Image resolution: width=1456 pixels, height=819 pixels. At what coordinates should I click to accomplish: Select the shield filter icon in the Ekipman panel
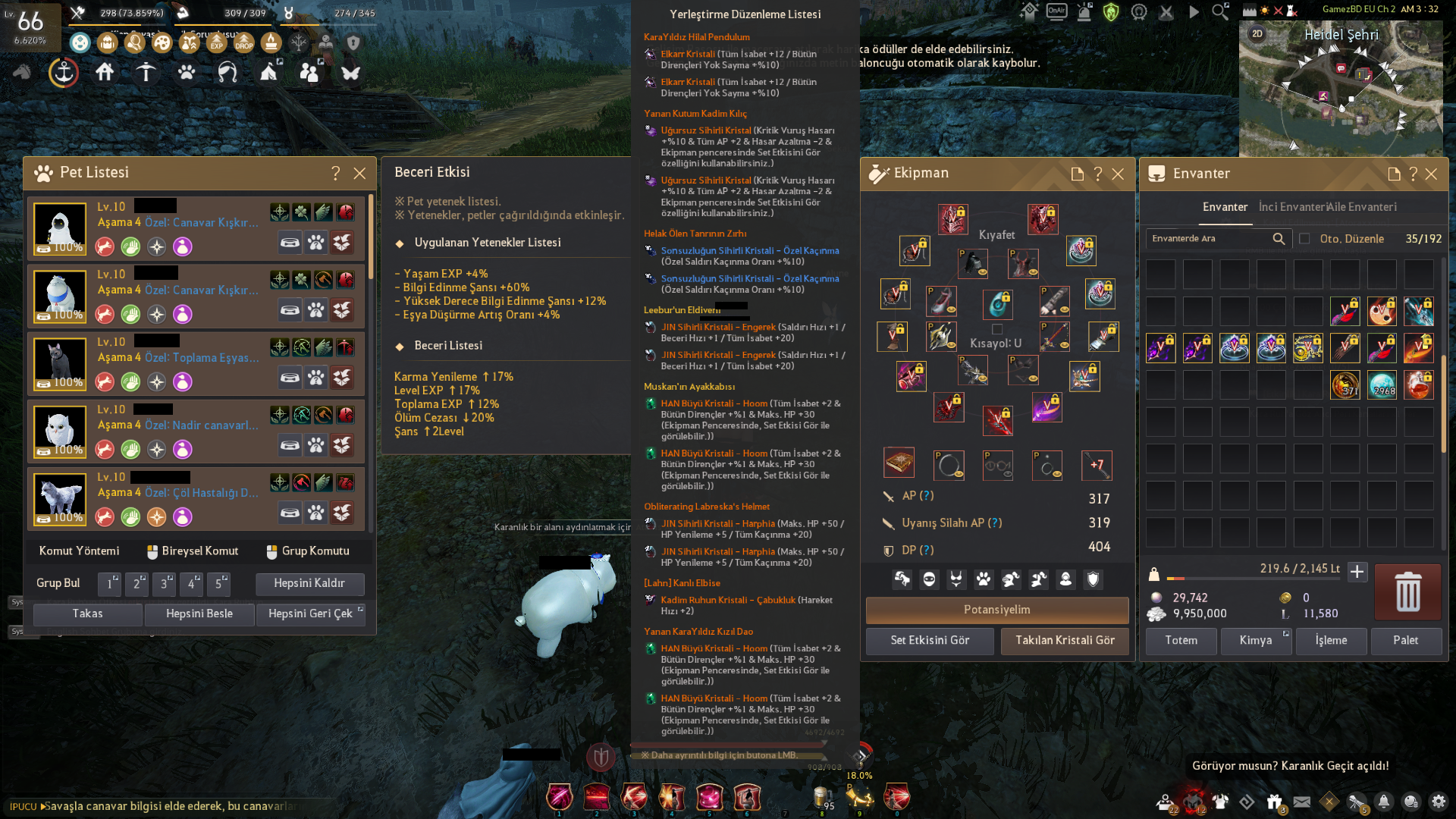click(x=1092, y=579)
